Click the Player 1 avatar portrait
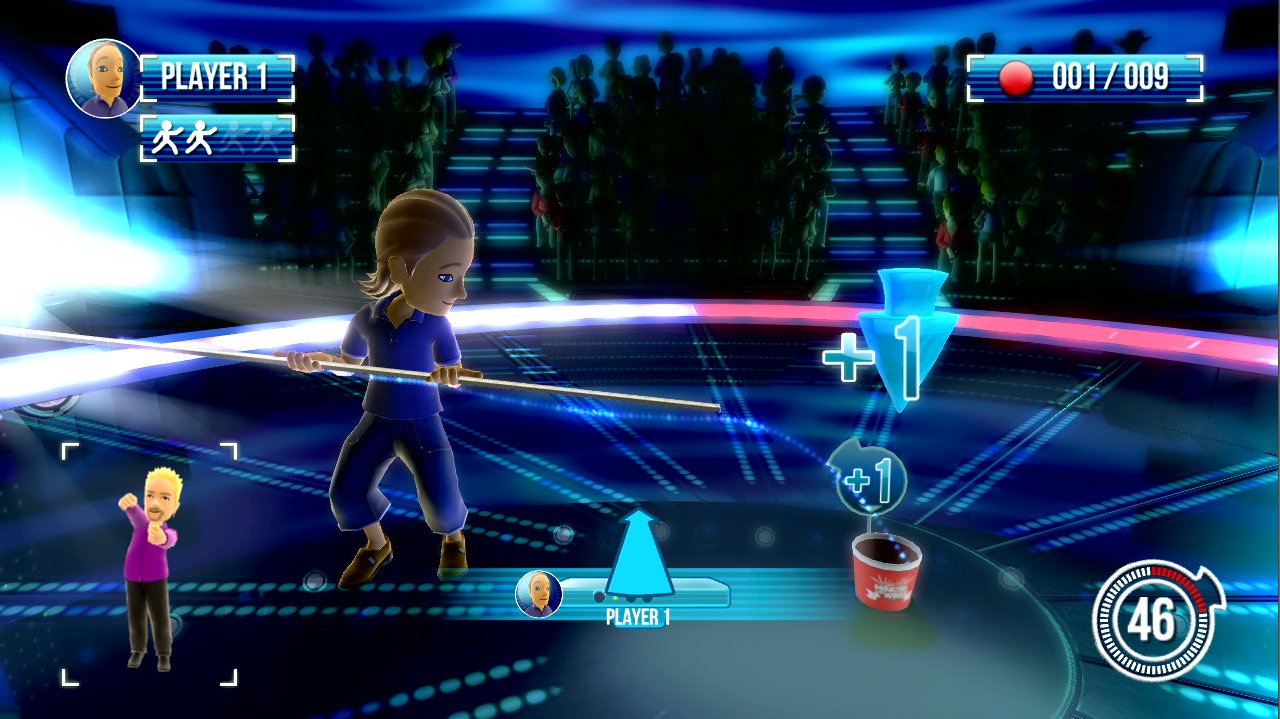 [x=104, y=79]
